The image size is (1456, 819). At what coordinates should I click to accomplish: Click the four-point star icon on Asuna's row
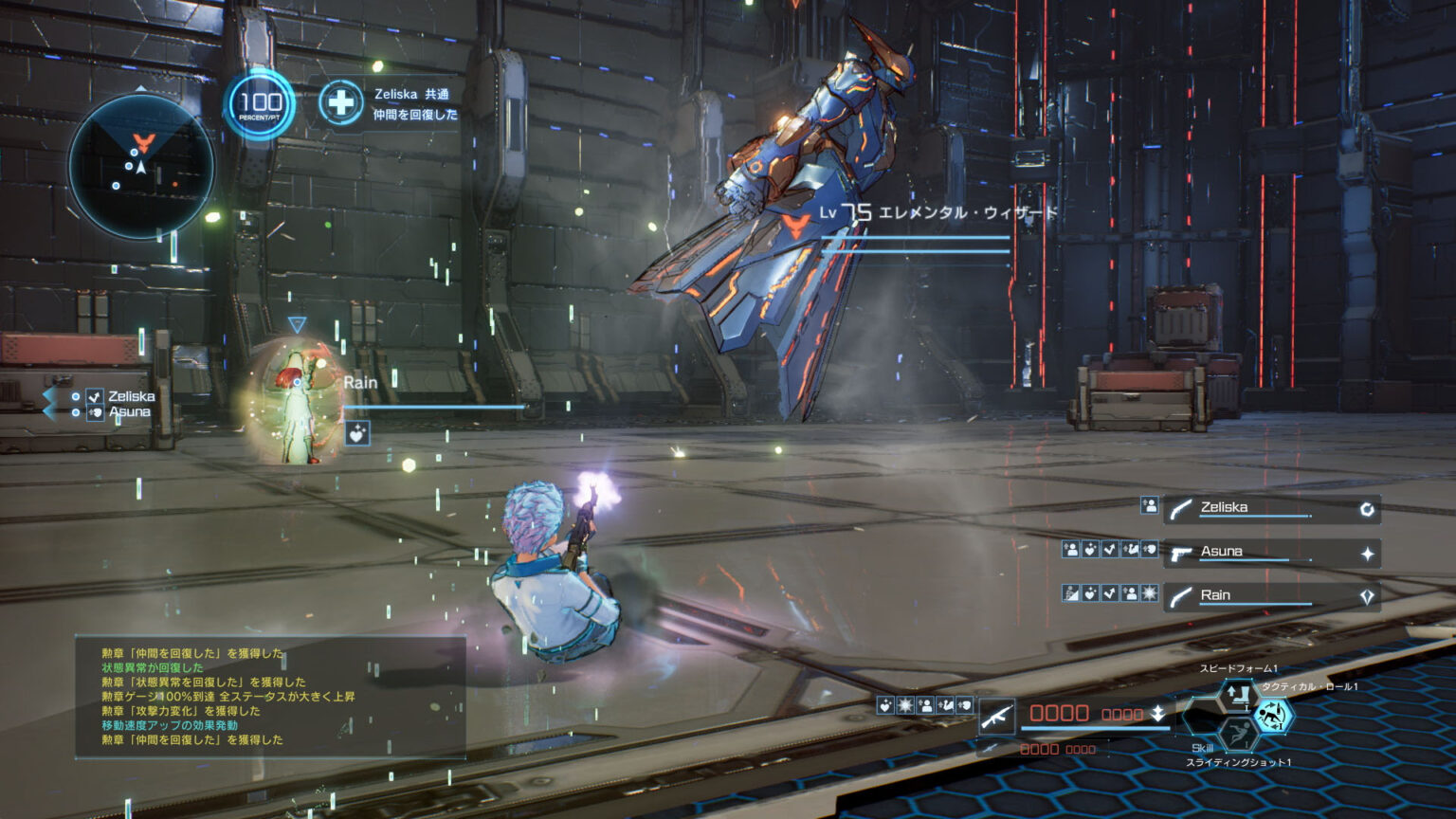[1367, 554]
